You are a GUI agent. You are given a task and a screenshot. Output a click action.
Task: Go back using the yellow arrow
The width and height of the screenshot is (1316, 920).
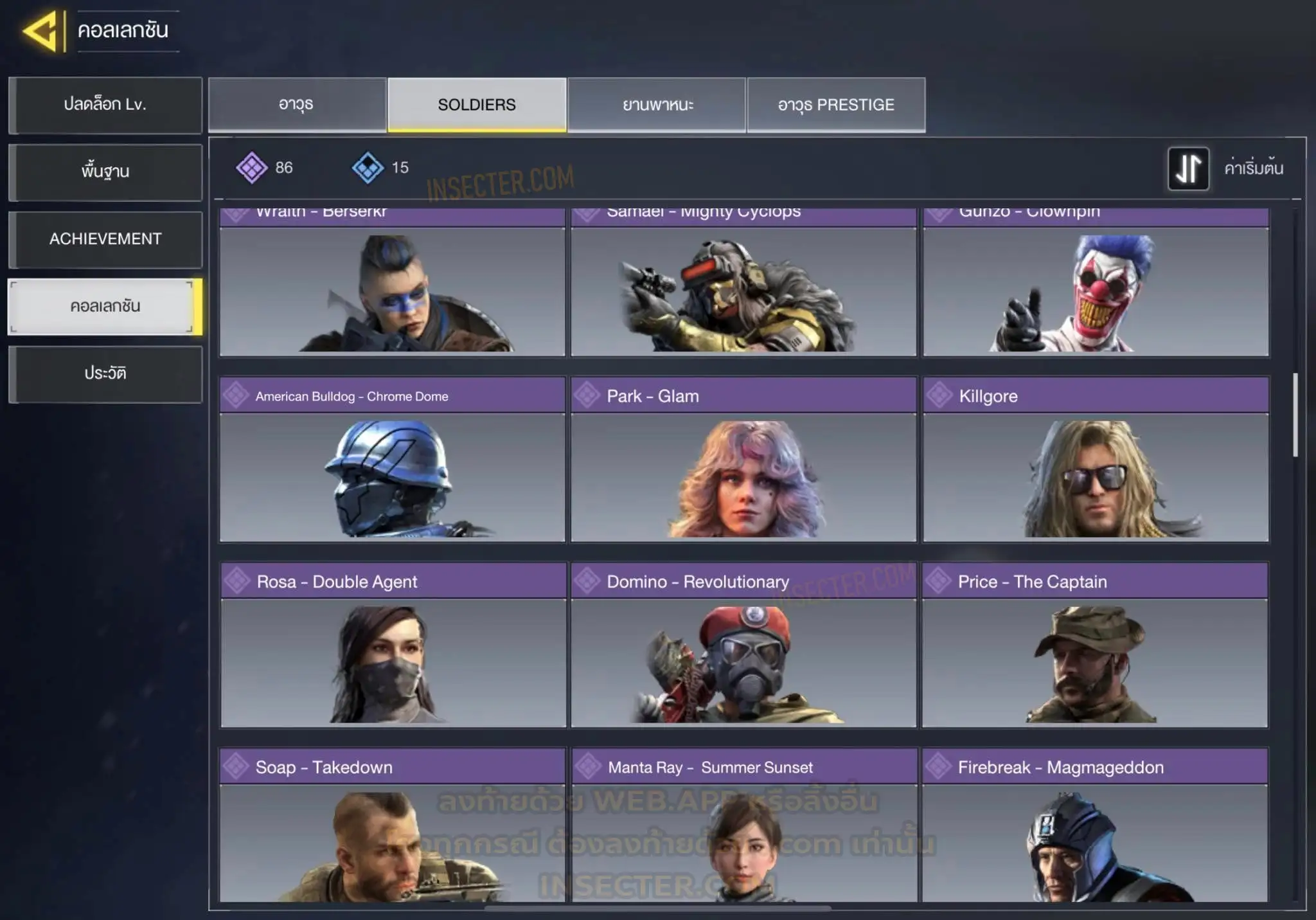[x=41, y=30]
